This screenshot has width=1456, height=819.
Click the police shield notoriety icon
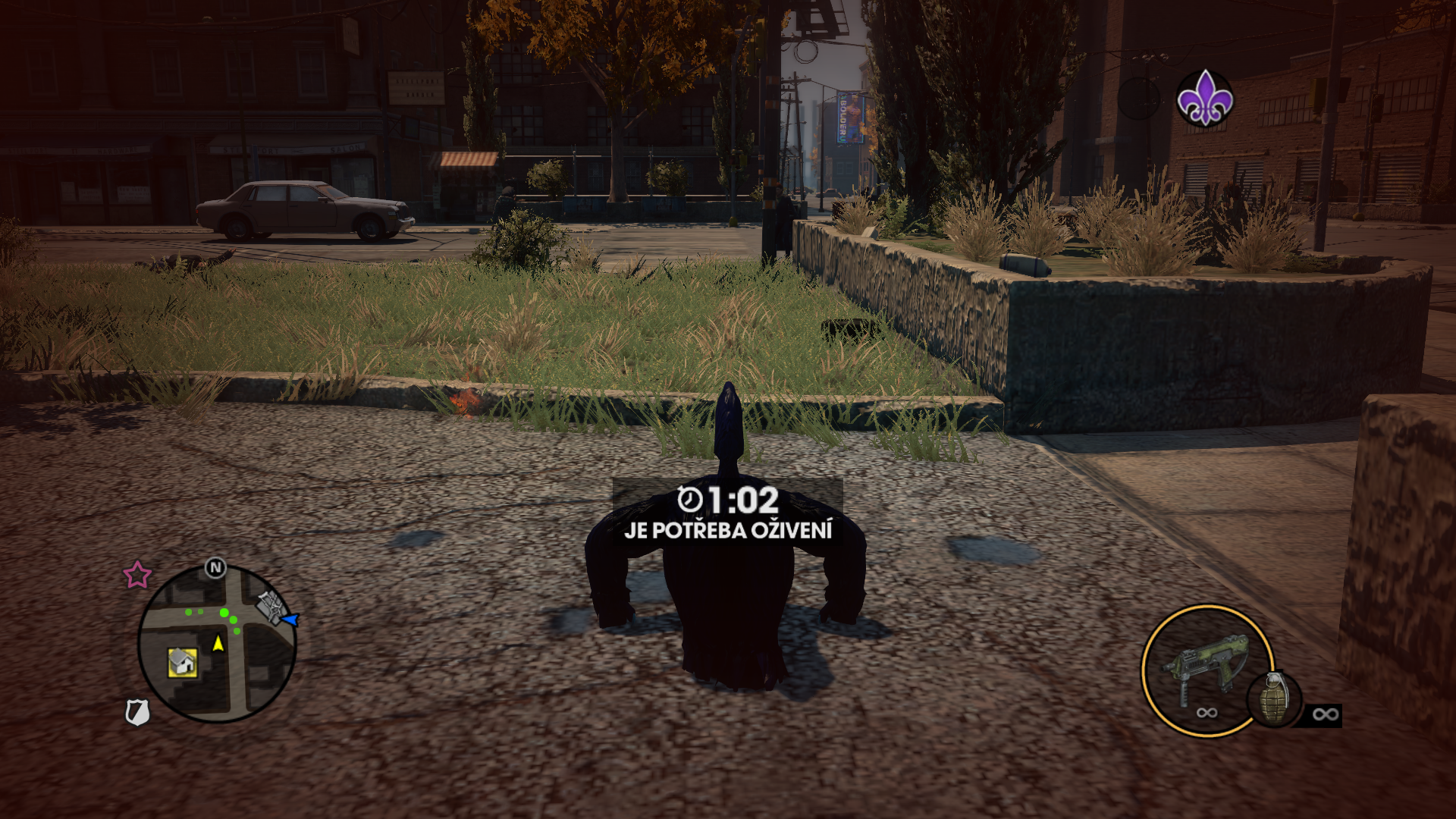136,712
